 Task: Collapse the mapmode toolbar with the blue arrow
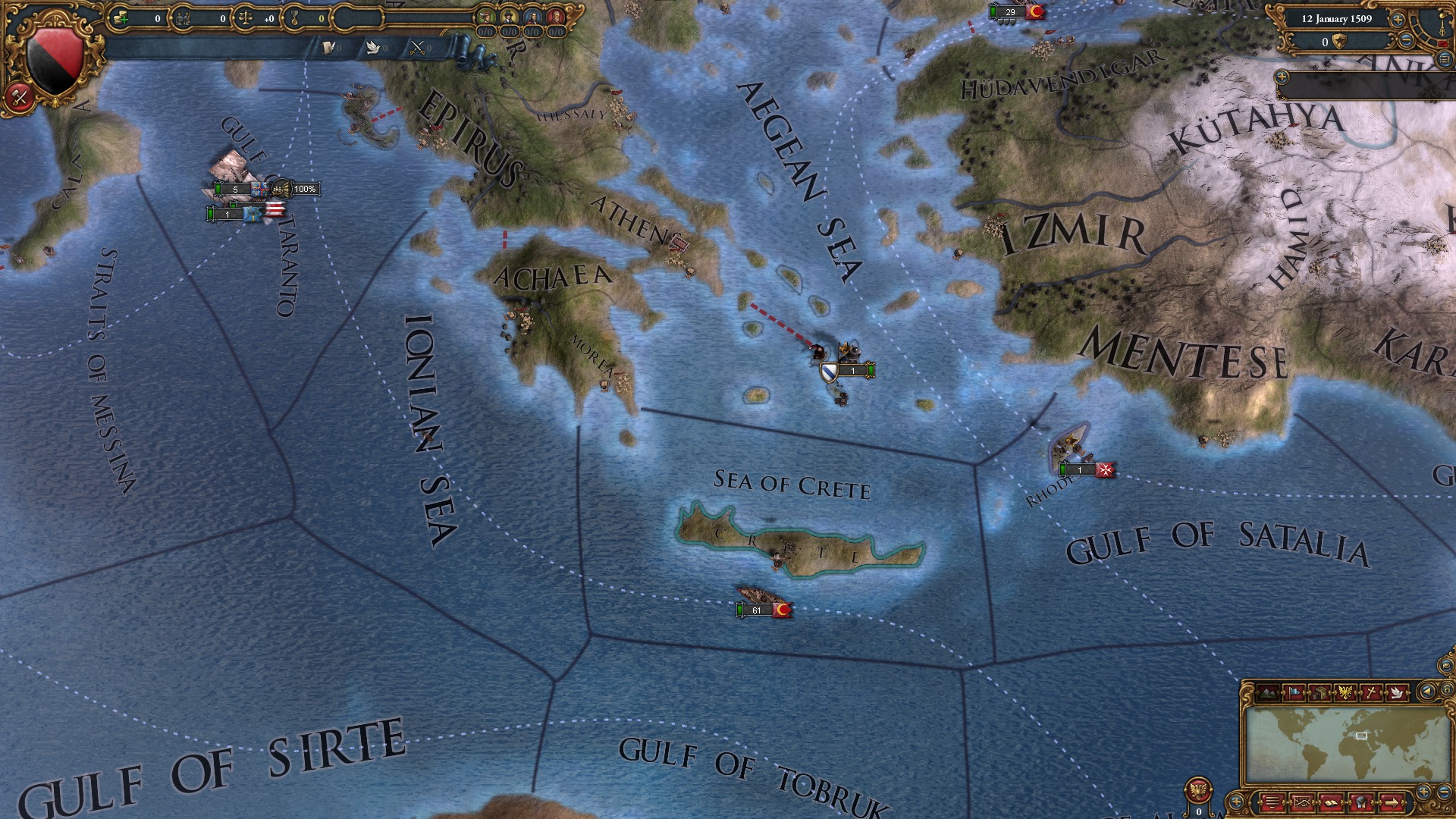pos(1426,691)
